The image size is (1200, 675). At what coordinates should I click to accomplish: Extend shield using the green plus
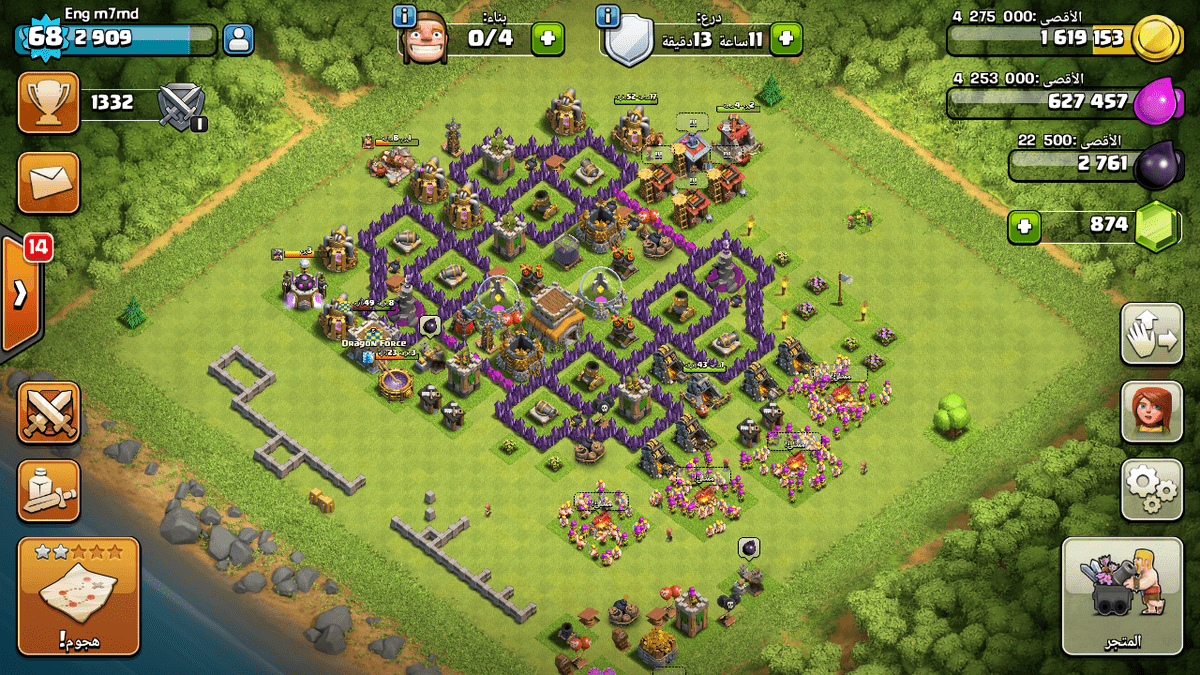point(785,39)
